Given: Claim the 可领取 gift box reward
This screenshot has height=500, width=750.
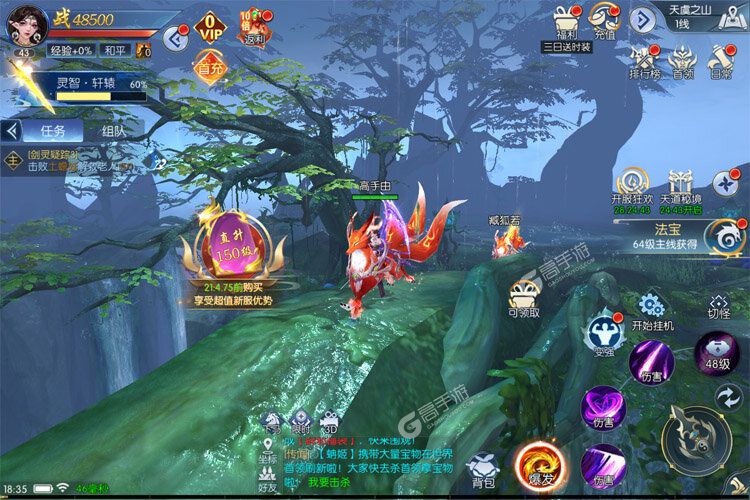Looking at the screenshot, I should pos(524,298).
